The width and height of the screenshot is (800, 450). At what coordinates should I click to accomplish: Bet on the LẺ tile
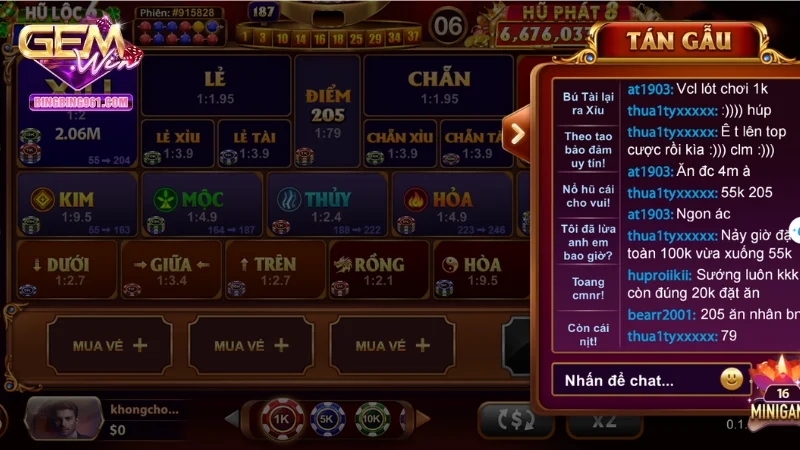point(214,84)
